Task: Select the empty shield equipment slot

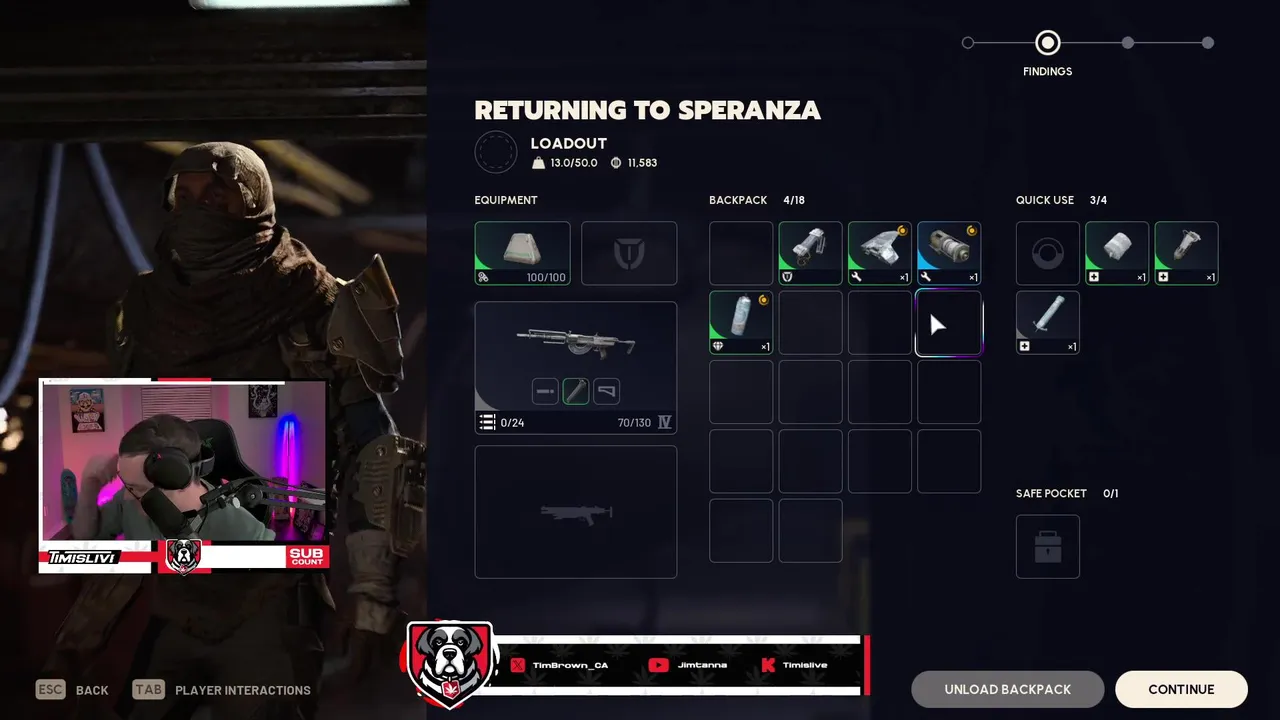Action: pos(629,253)
